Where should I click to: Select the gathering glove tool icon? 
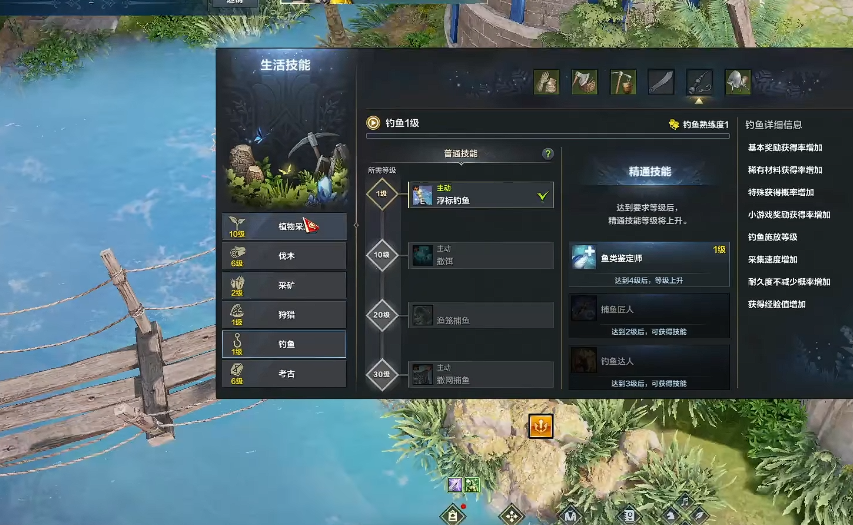pos(546,82)
